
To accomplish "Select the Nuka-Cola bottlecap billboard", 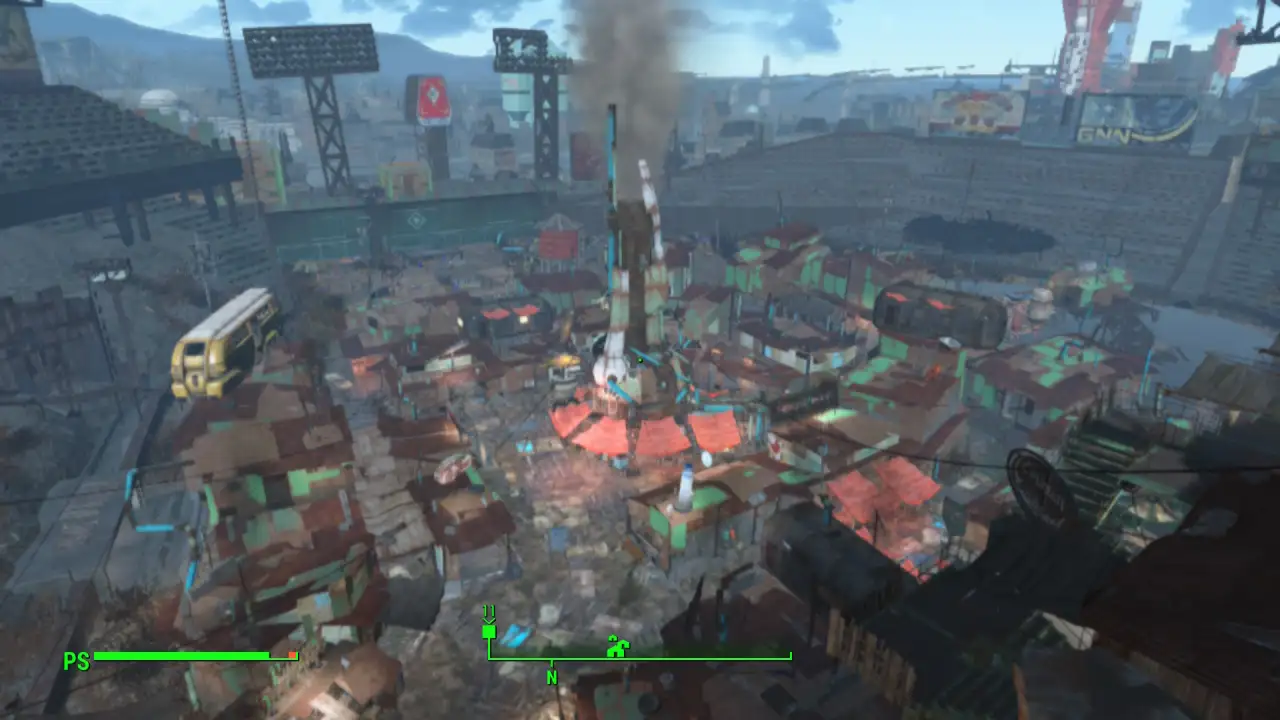I will click(x=435, y=98).
